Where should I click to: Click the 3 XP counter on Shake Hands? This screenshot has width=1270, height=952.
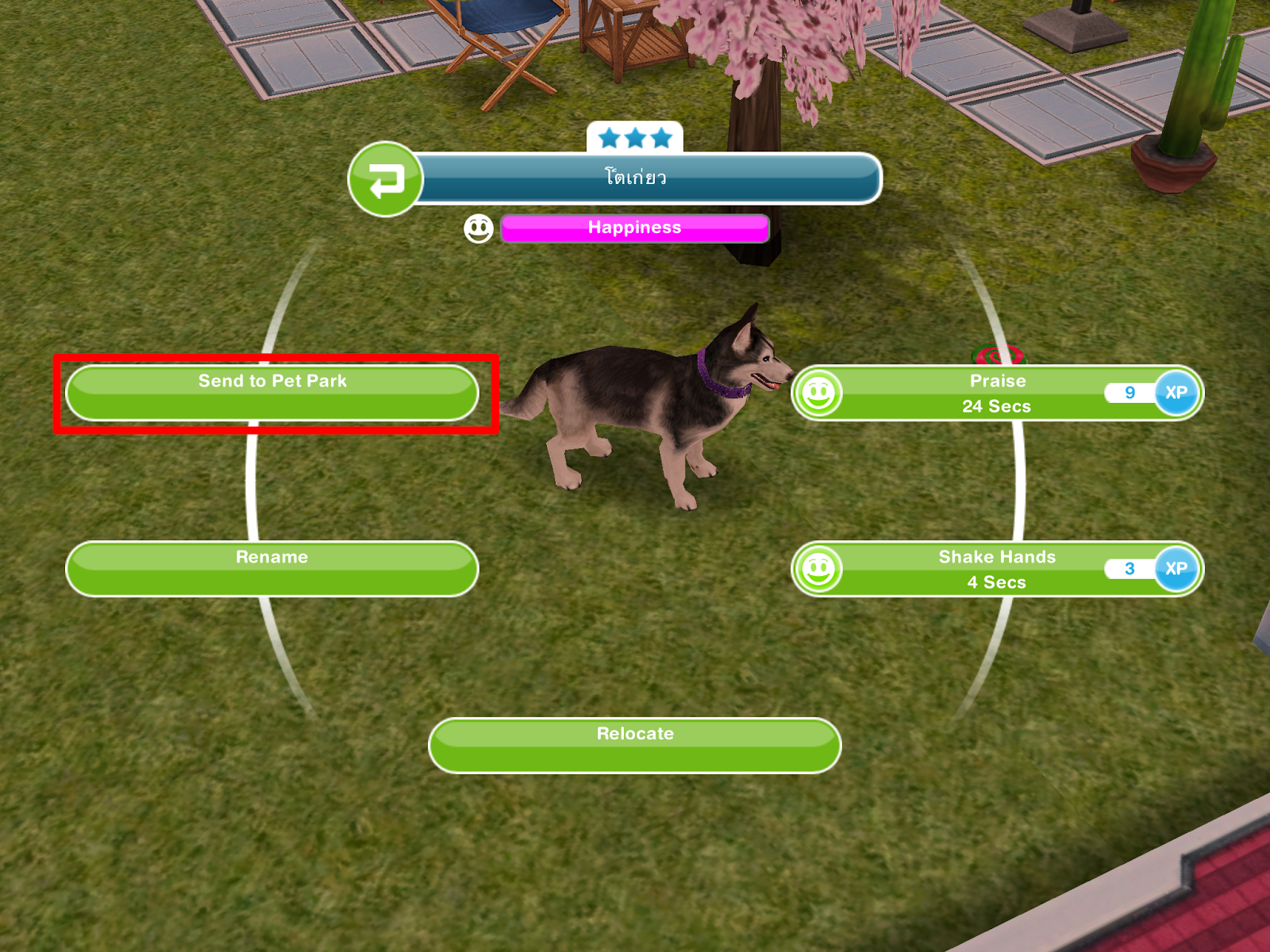(x=1128, y=568)
